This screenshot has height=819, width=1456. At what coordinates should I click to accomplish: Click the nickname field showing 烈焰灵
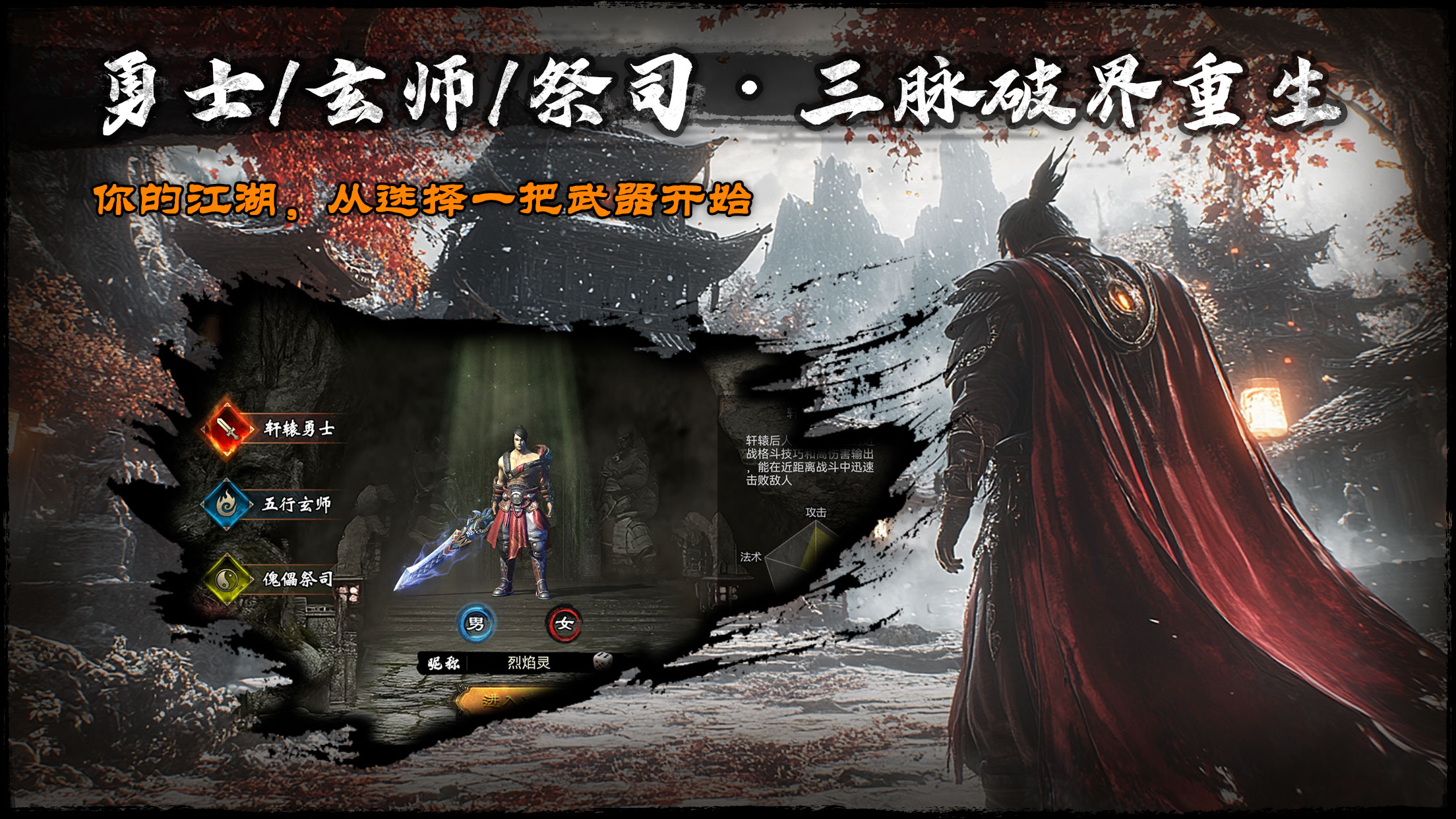(x=528, y=663)
